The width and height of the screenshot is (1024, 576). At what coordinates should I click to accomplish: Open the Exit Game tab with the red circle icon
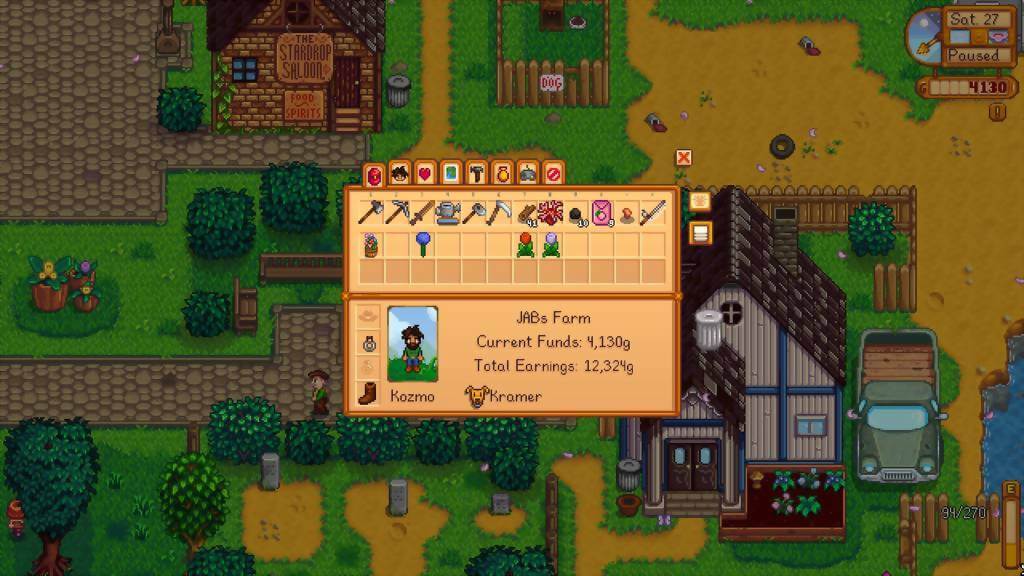coord(553,174)
